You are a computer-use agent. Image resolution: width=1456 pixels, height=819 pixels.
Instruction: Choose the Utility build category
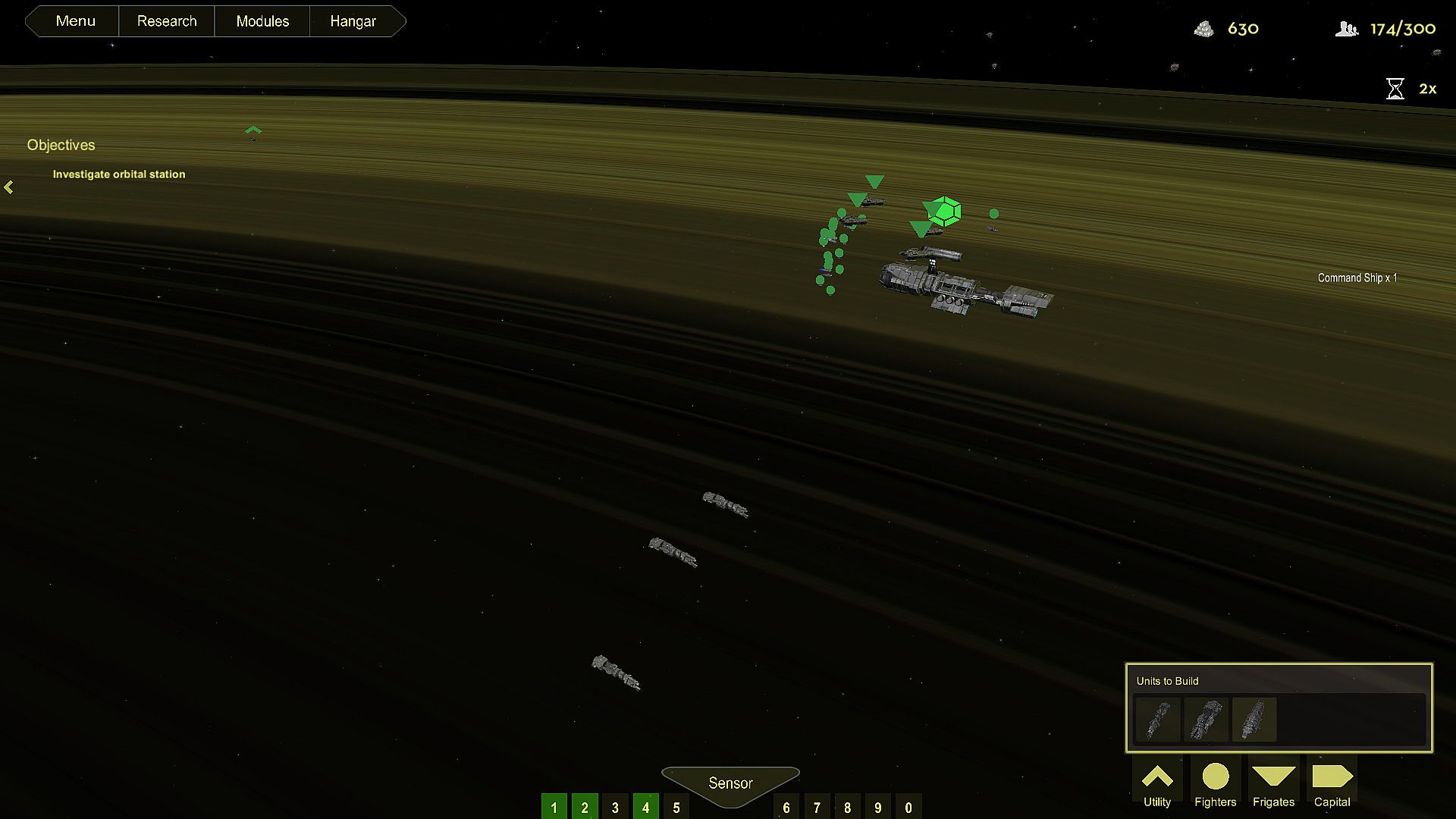point(1157,785)
